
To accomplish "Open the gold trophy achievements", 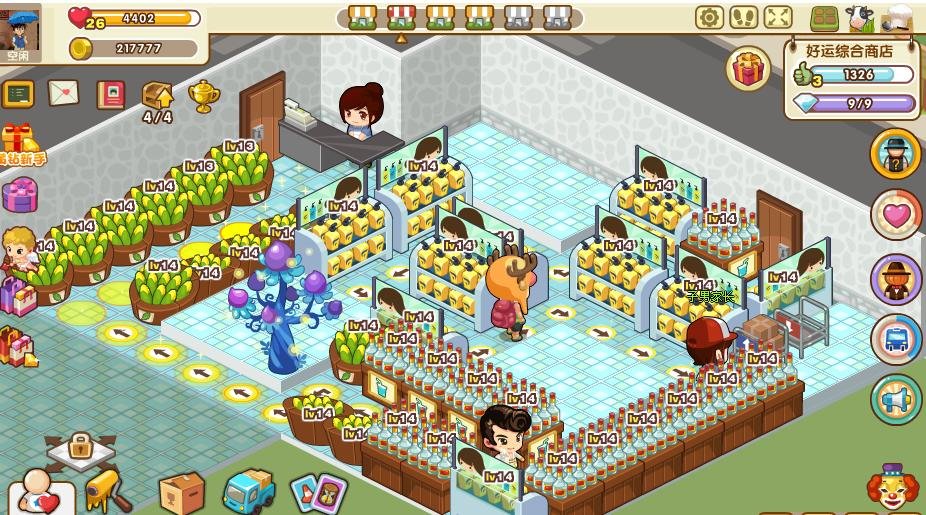I will 204,95.
